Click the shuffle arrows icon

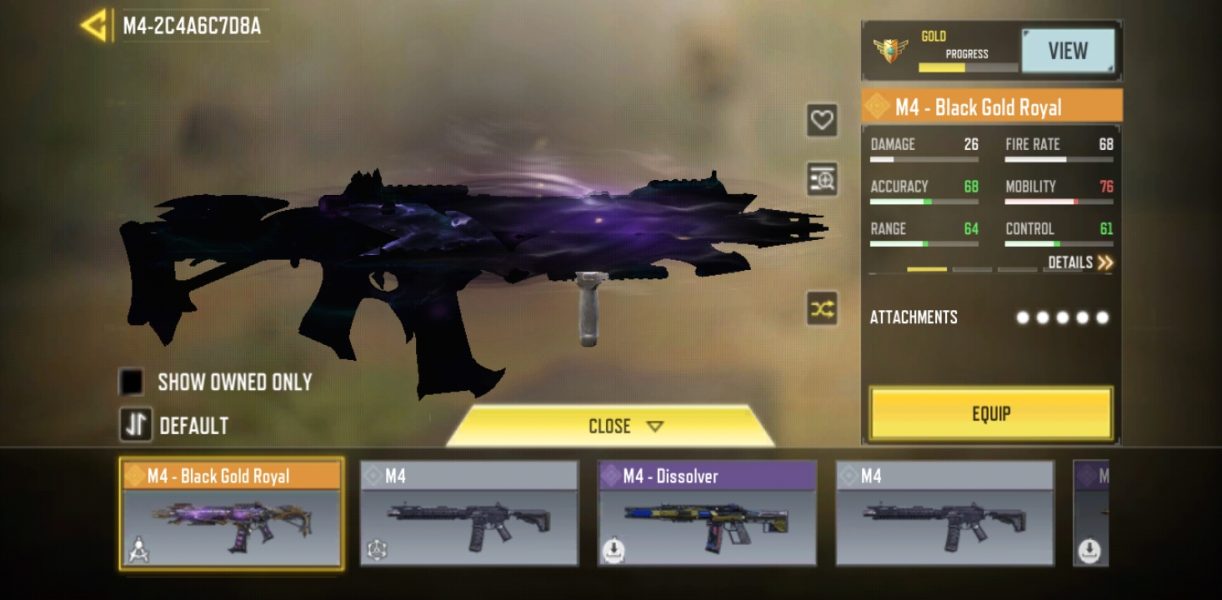tap(822, 309)
